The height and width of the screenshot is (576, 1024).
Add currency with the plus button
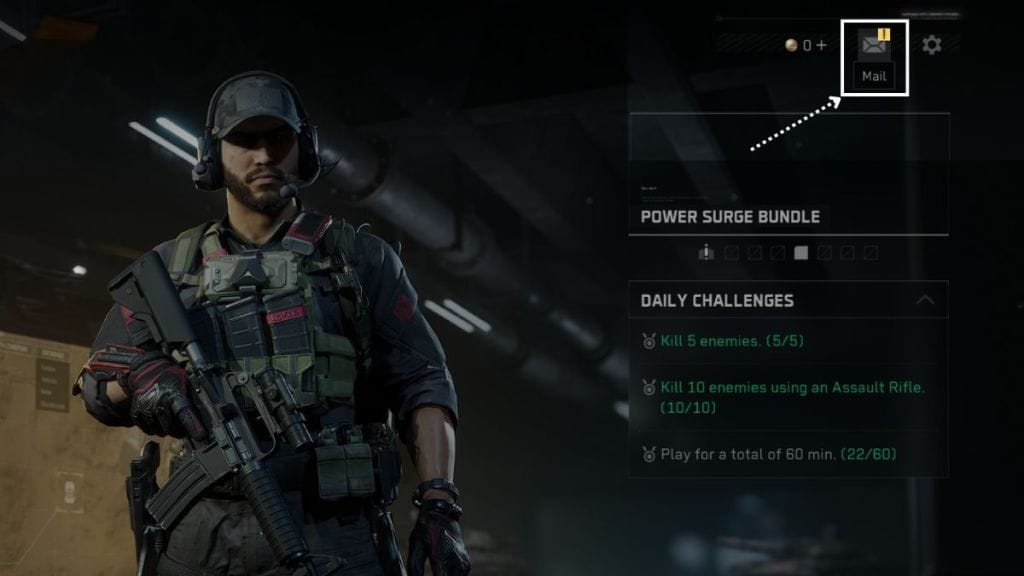(x=821, y=45)
